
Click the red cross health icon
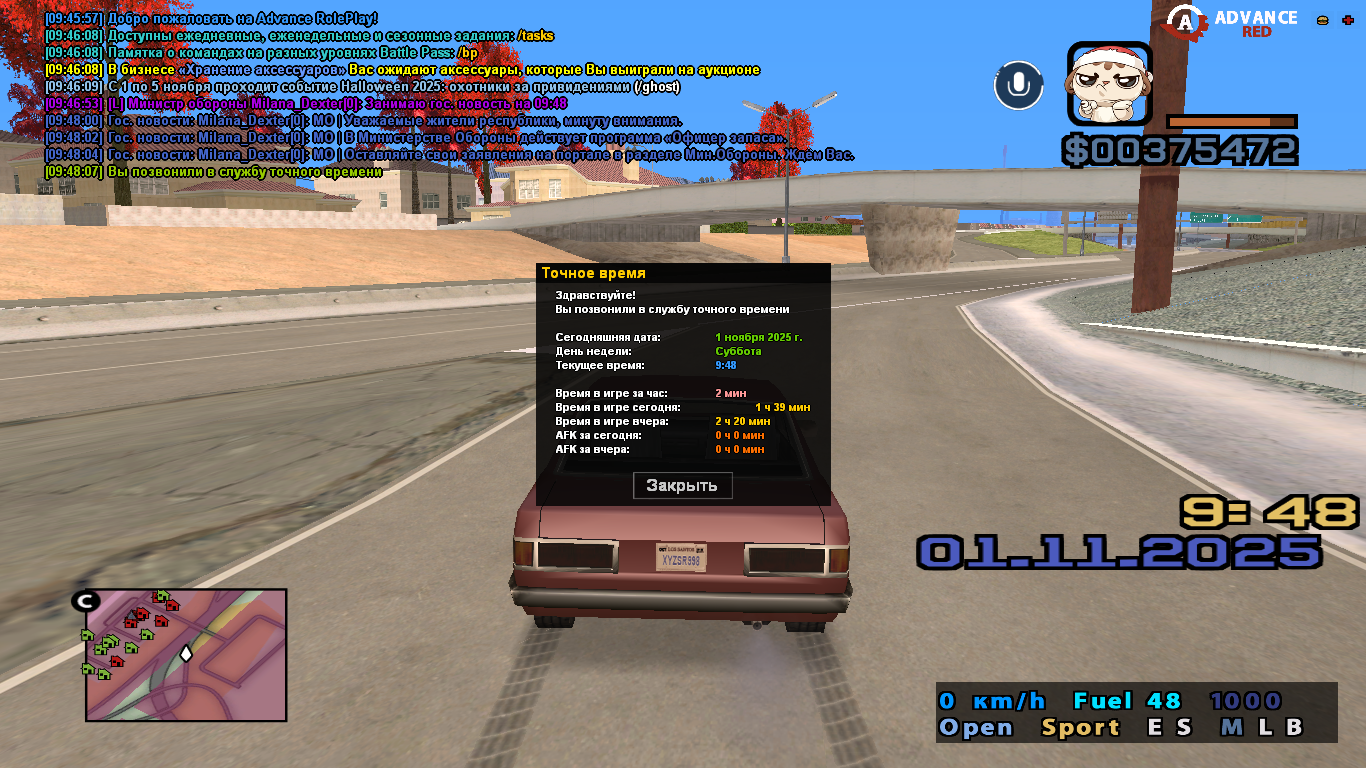tap(1349, 20)
